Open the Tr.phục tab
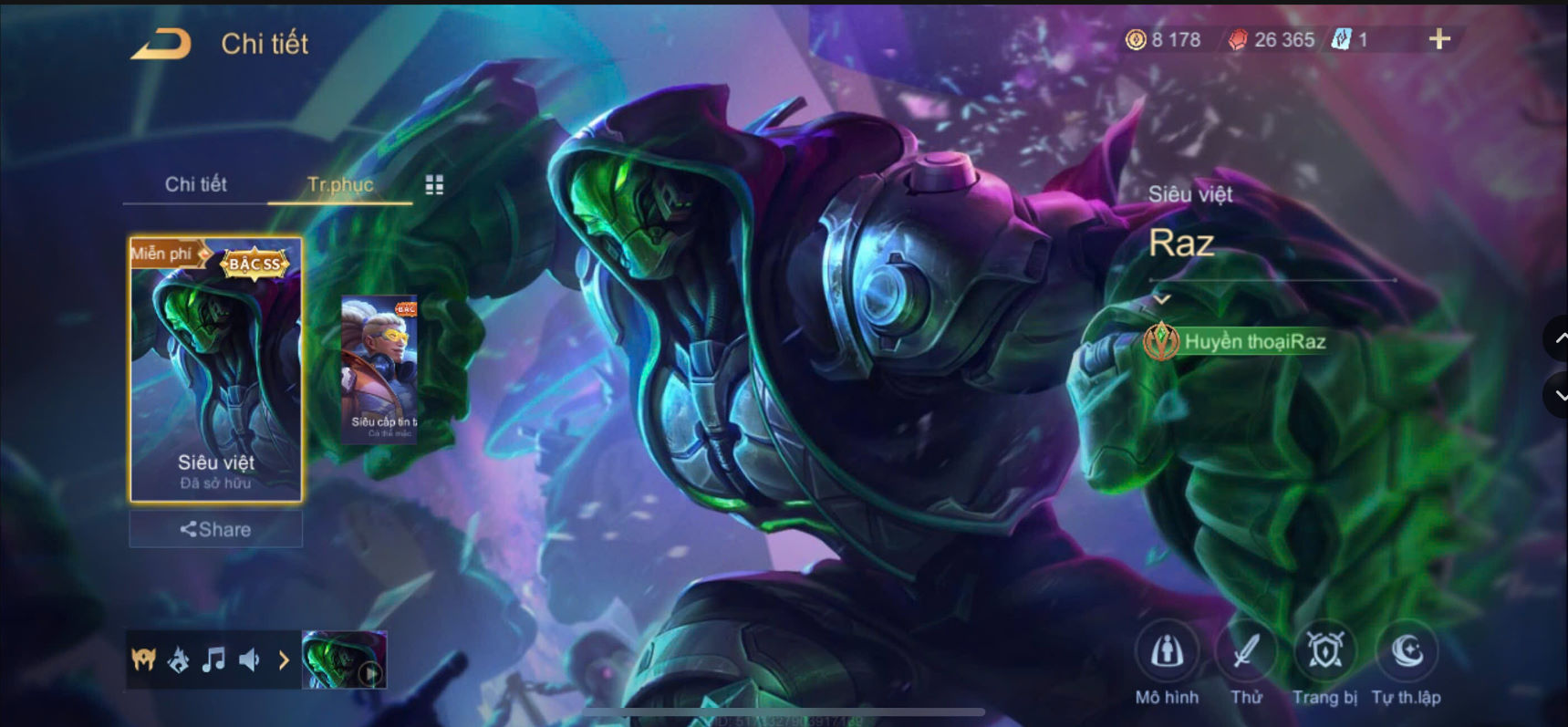 click(x=340, y=183)
